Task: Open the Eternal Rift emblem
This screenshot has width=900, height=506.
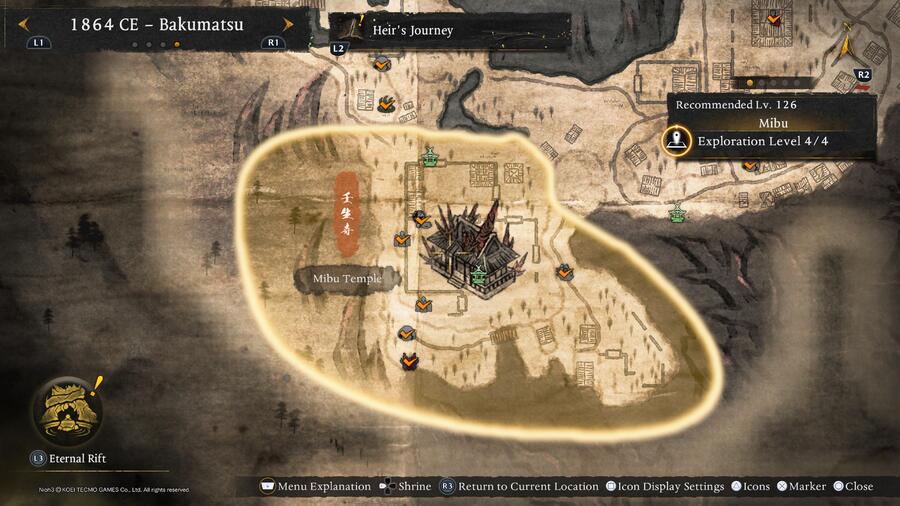Action: tap(67, 410)
